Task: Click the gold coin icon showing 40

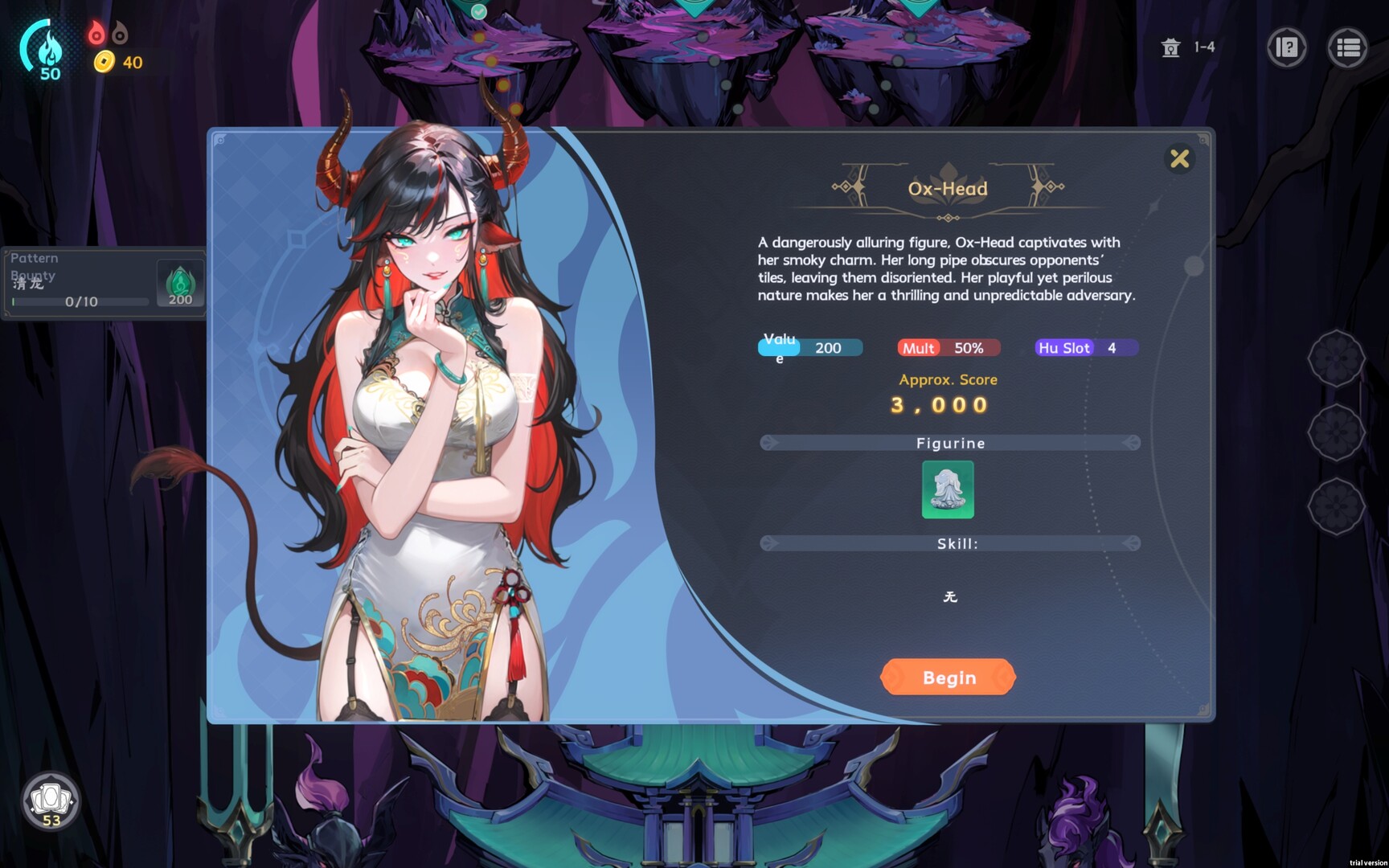Action: pyautogui.click(x=103, y=62)
